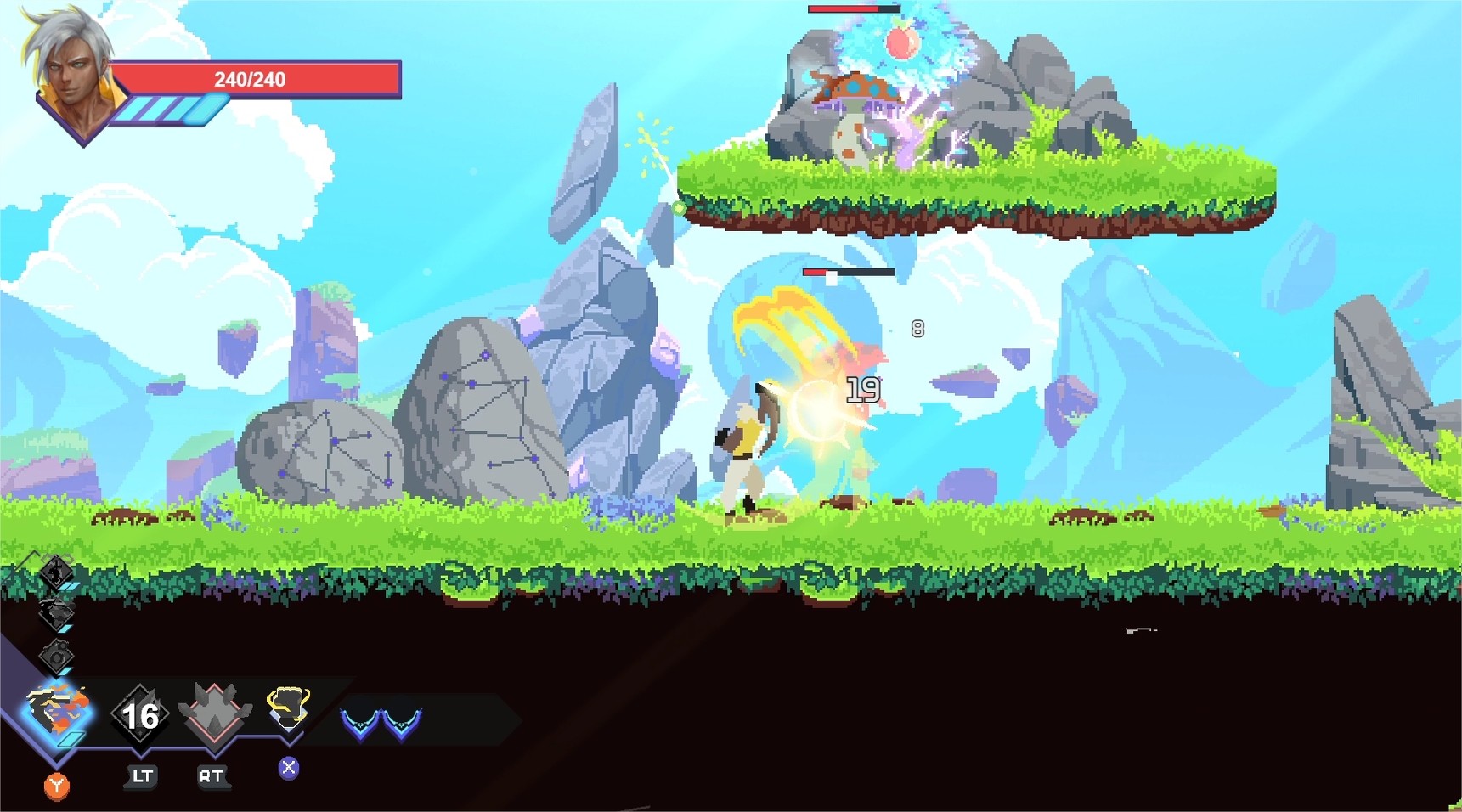Image resolution: width=1462 pixels, height=812 pixels.
Task: Click the RT trigger button label
Action: [x=212, y=775]
